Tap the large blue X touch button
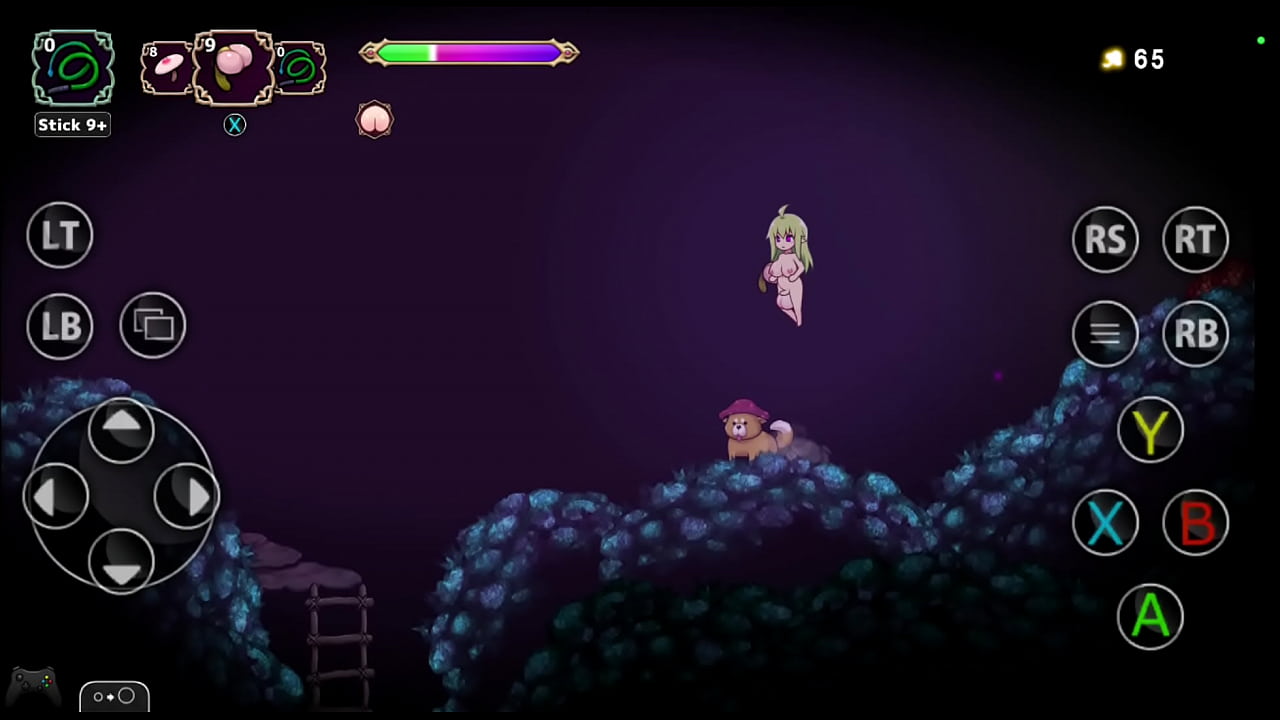Image resolution: width=1280 pixels, height=720 pixels. click(x=1105, y=522)
